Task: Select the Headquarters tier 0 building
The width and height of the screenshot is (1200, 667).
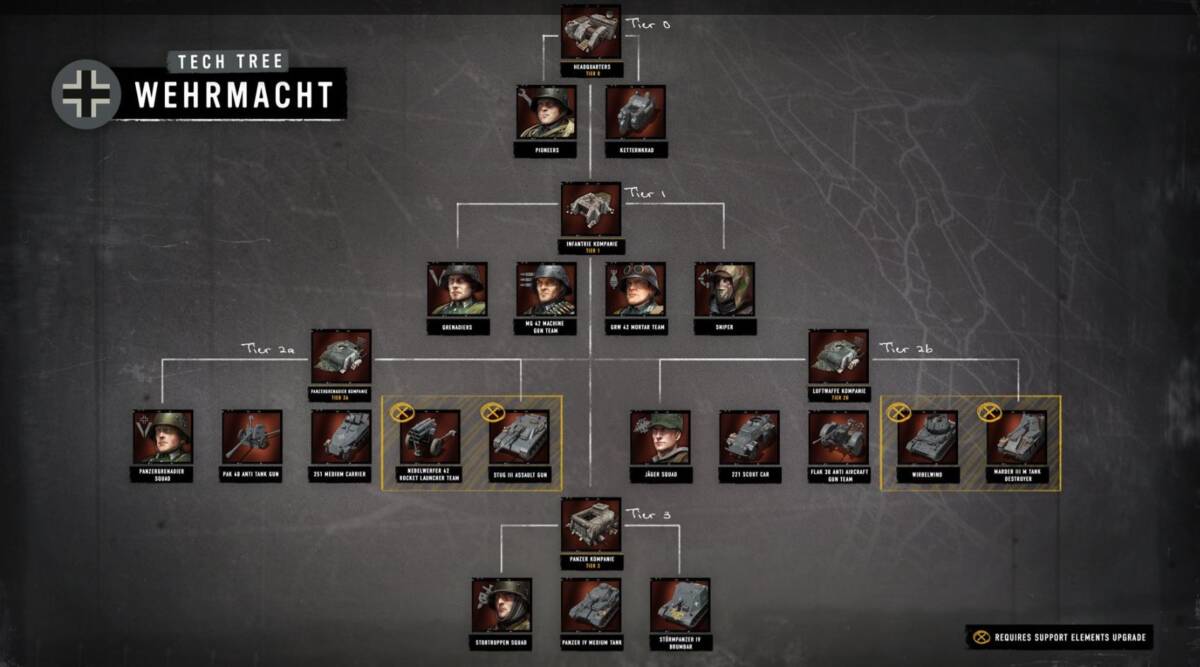Action: click(x=590, y=32)
